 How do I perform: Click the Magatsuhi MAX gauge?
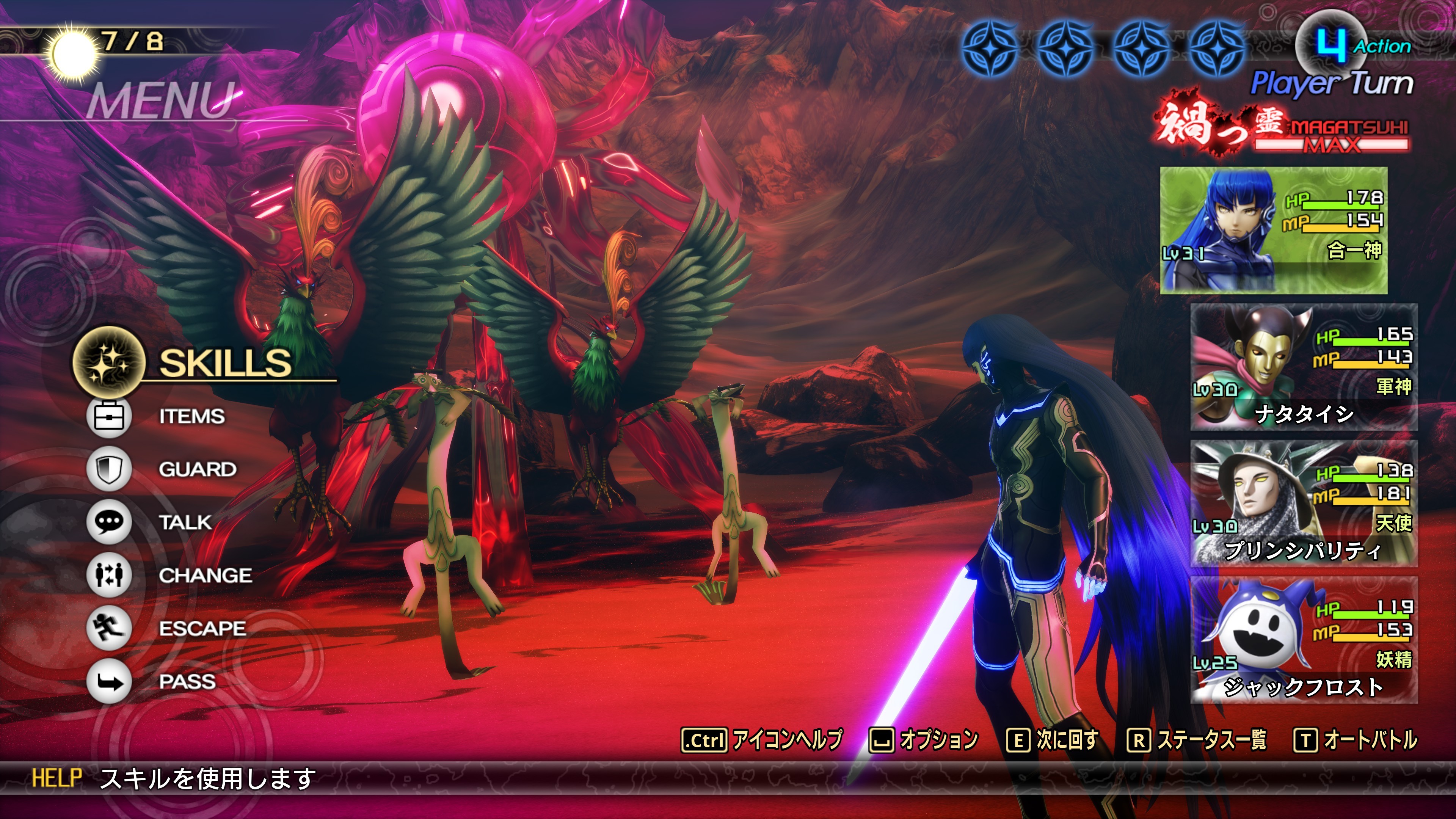pos(1331,136)
